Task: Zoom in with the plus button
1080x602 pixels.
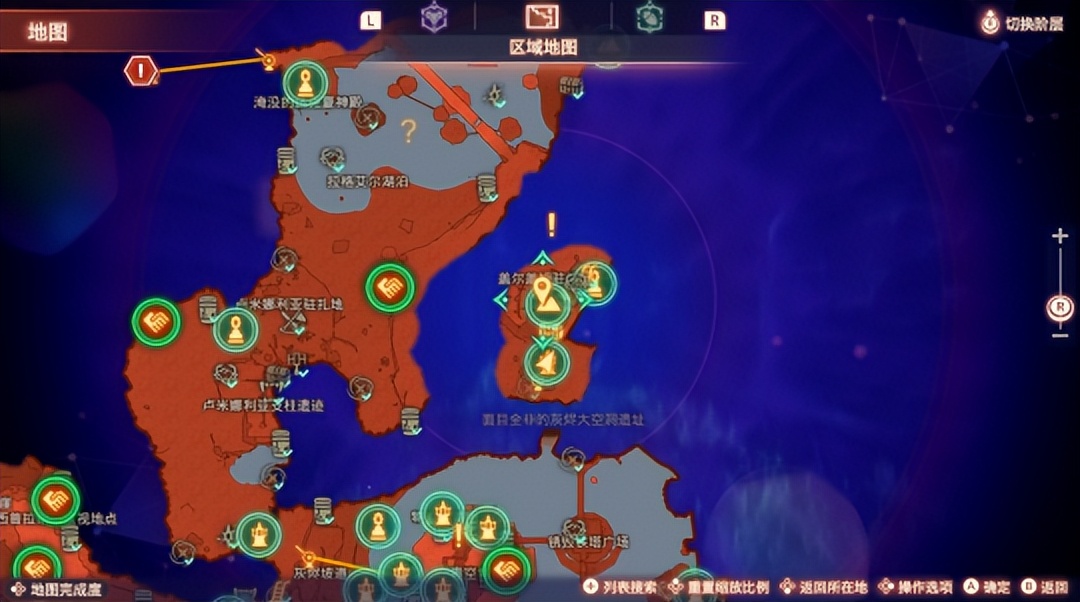Action: [x=1060, y=236]
